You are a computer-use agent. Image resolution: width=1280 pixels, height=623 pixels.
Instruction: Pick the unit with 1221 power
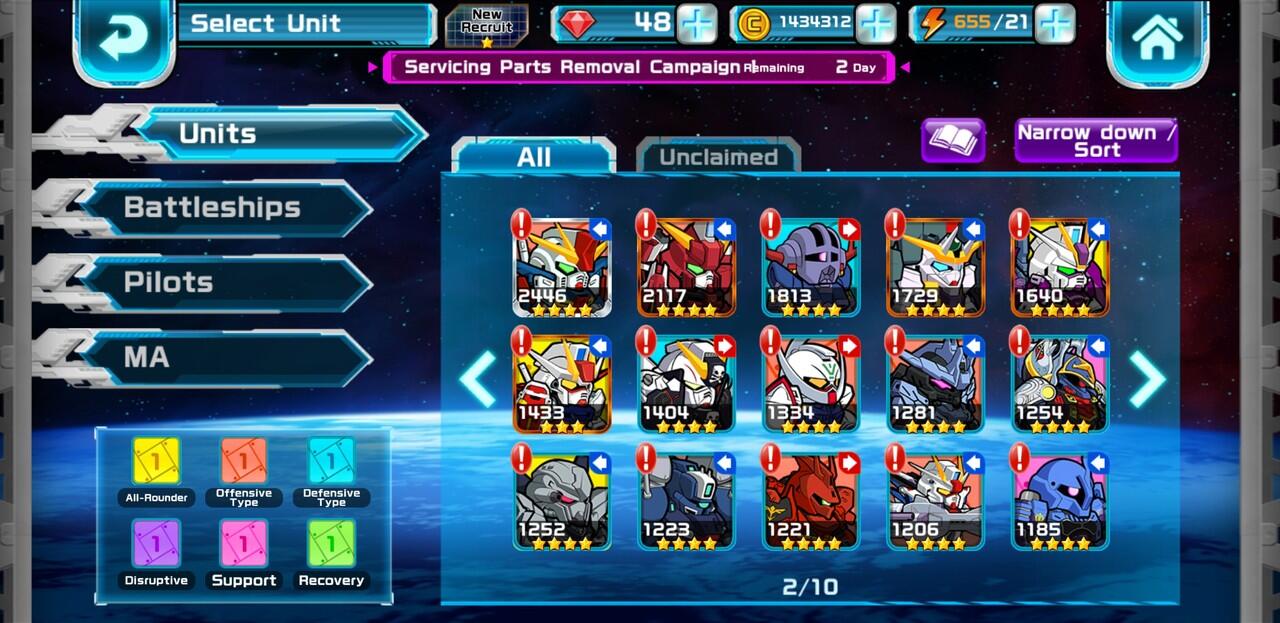[810, 499]
